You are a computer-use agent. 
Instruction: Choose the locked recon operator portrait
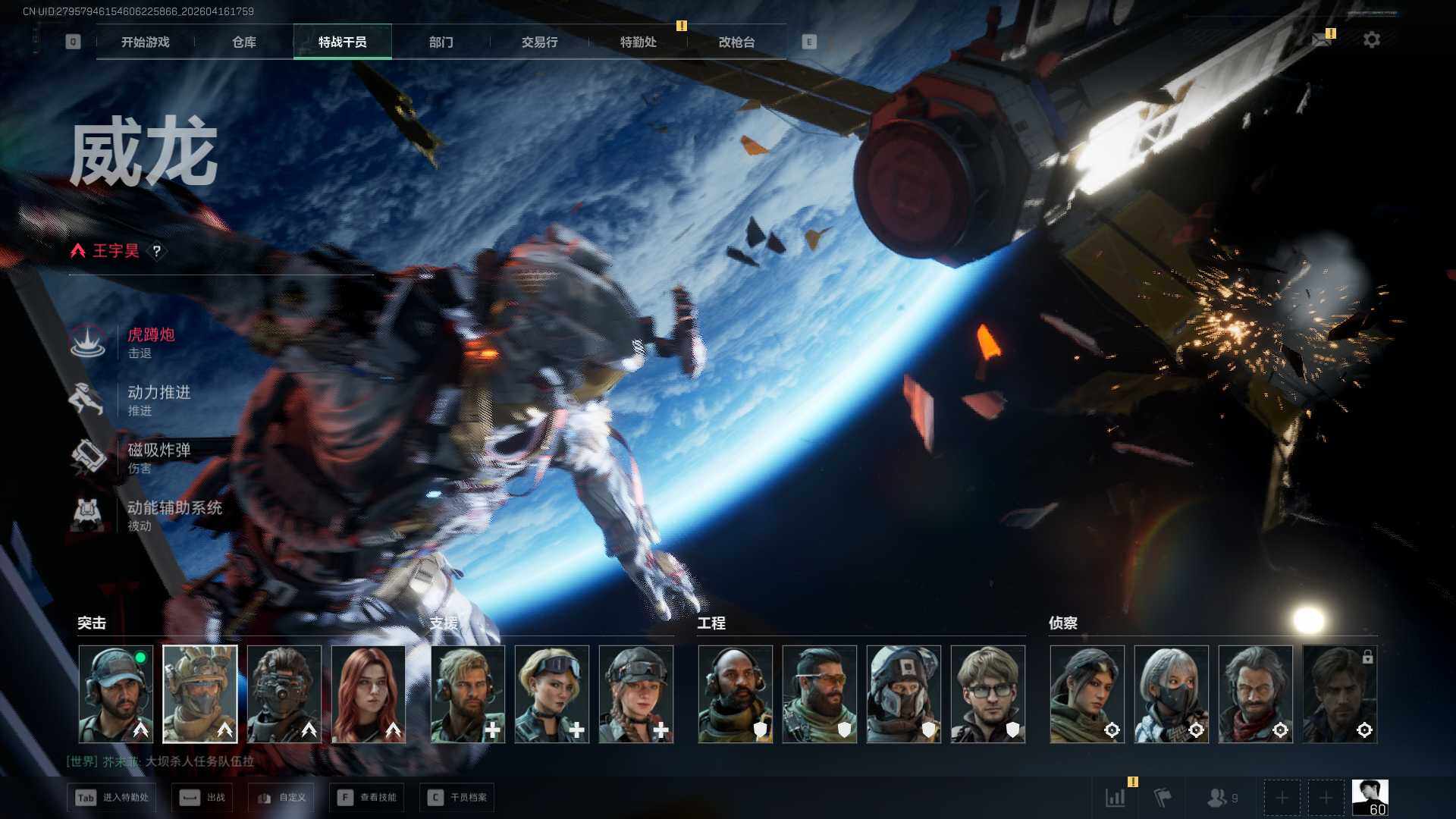click(x=1339, y=694)
